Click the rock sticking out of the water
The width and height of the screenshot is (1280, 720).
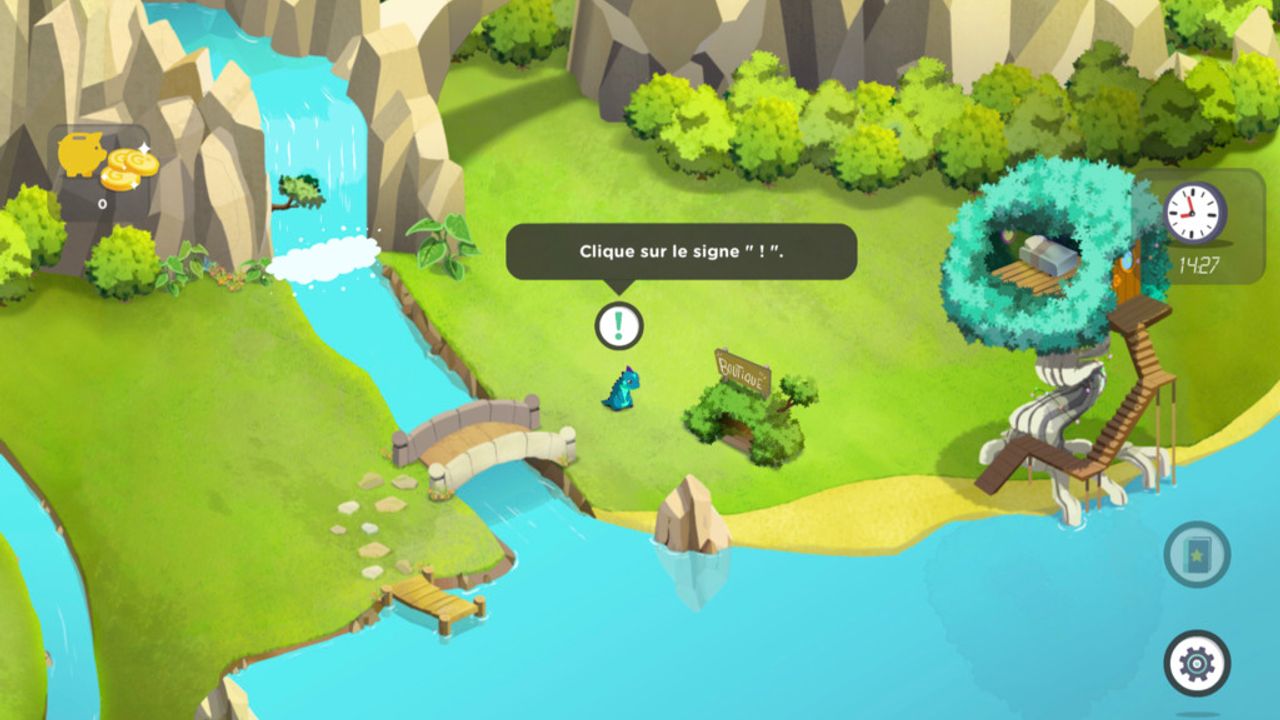pyautogui.click(x=690, y=510)
